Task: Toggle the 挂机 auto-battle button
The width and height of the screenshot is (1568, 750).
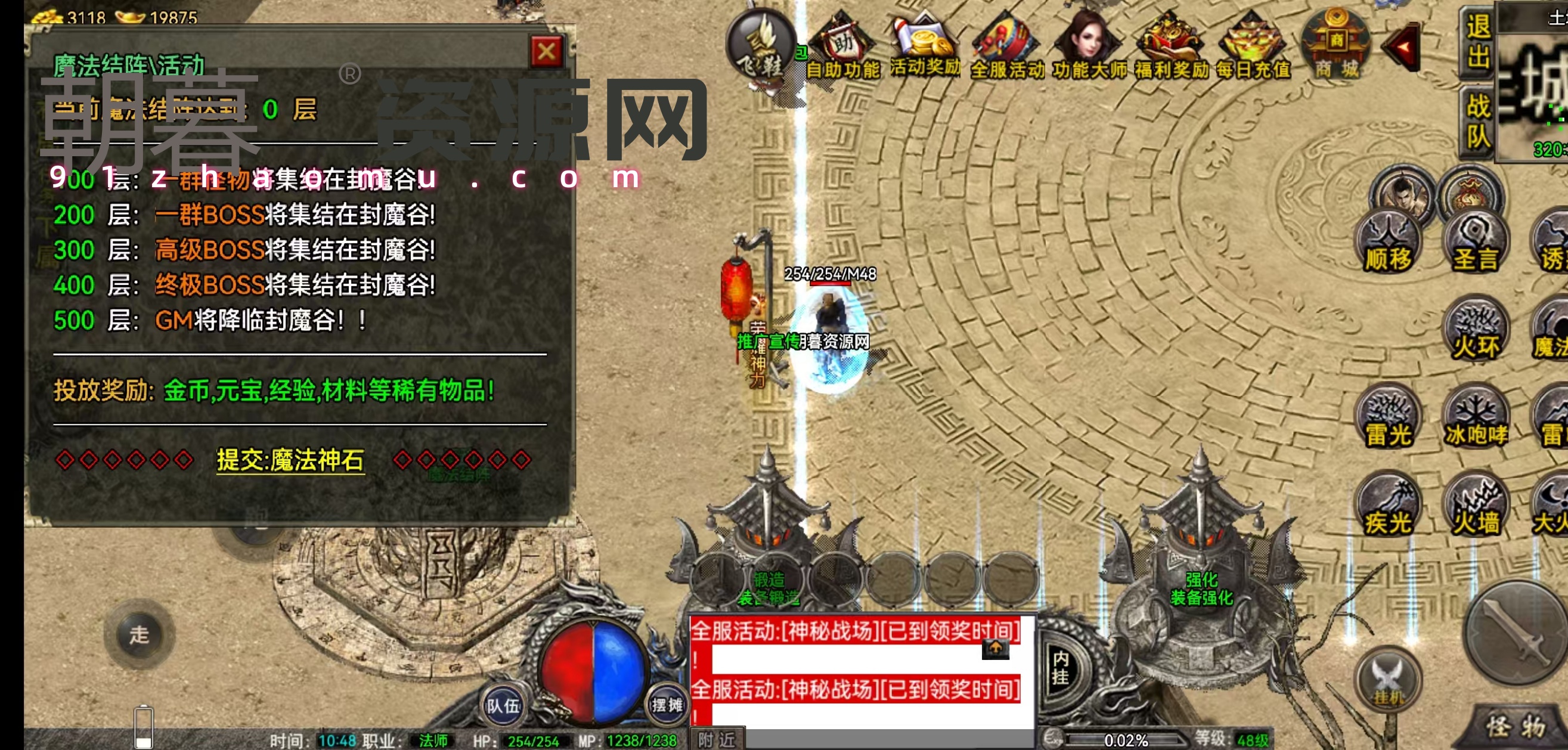Action: coord(1388,681)
